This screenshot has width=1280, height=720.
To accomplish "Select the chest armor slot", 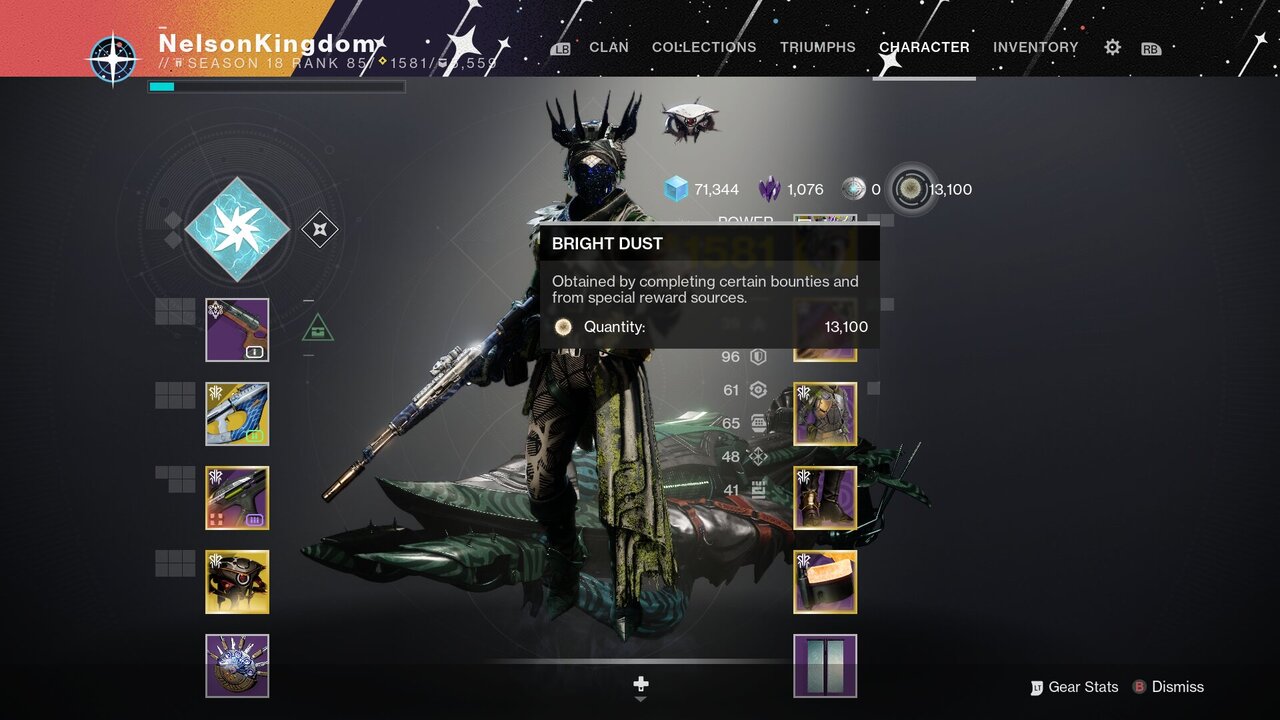I will (x=825, y=414).
